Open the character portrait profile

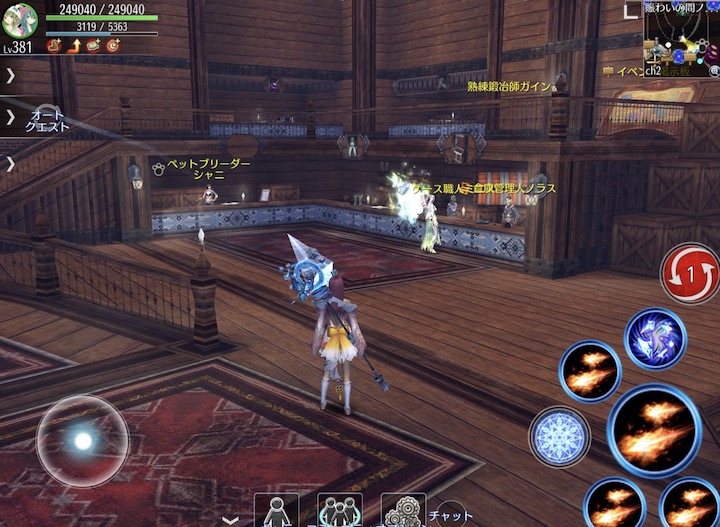[x=20, y=19]
